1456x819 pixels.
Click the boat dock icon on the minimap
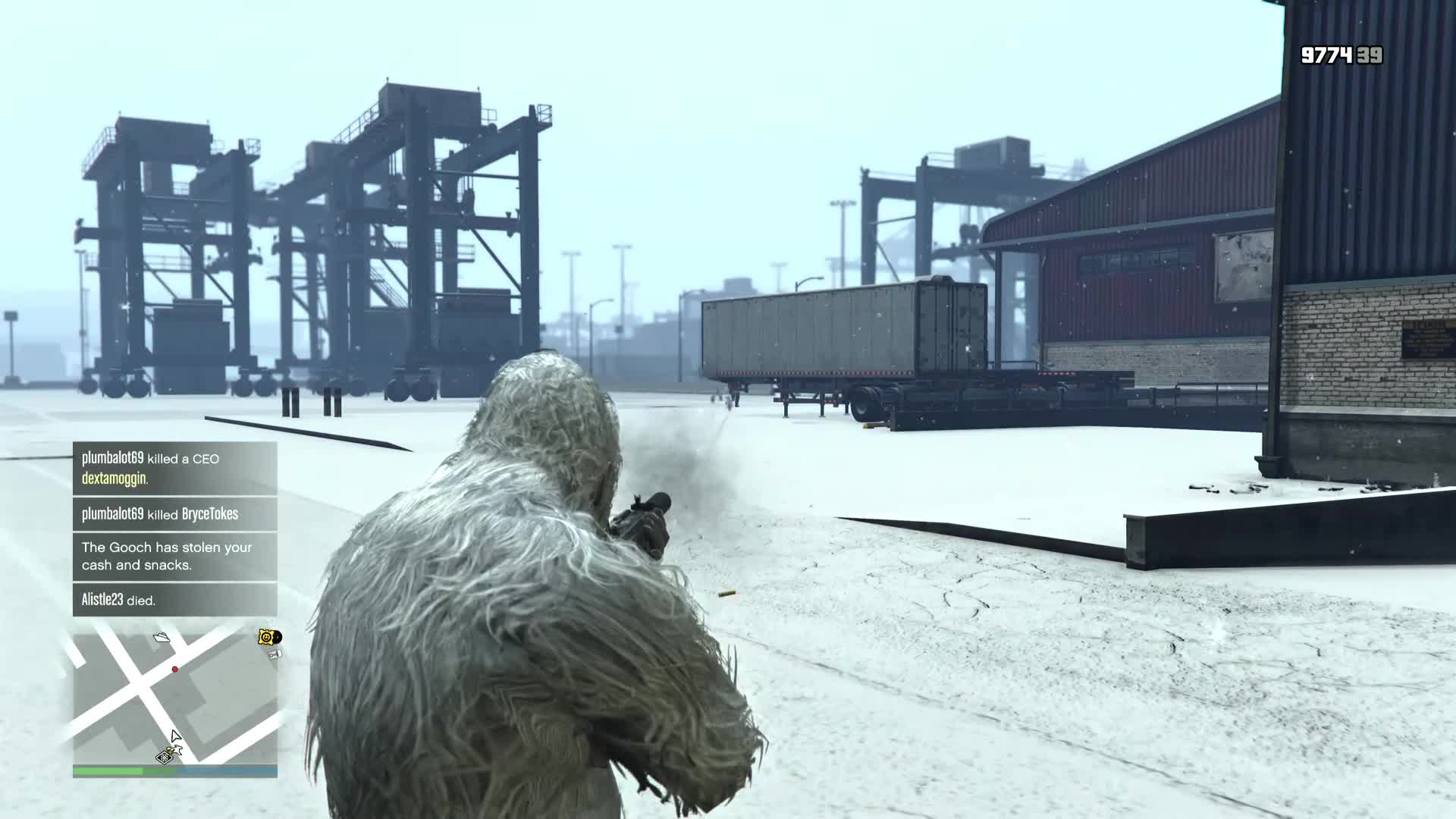tap(162, 638)
